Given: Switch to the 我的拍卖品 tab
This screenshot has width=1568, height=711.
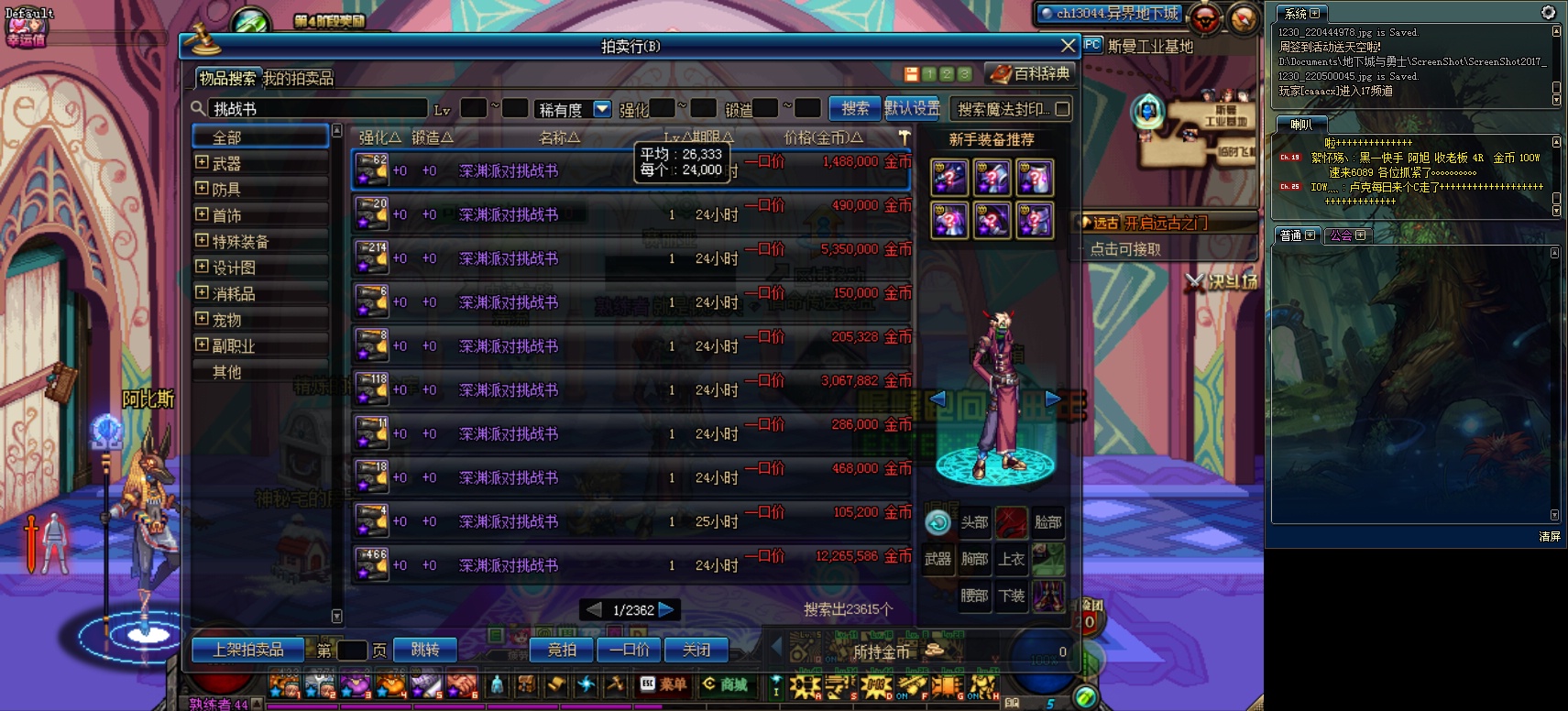Looking at the screenshot, I should pyautogui.click(x=299, y=79).
